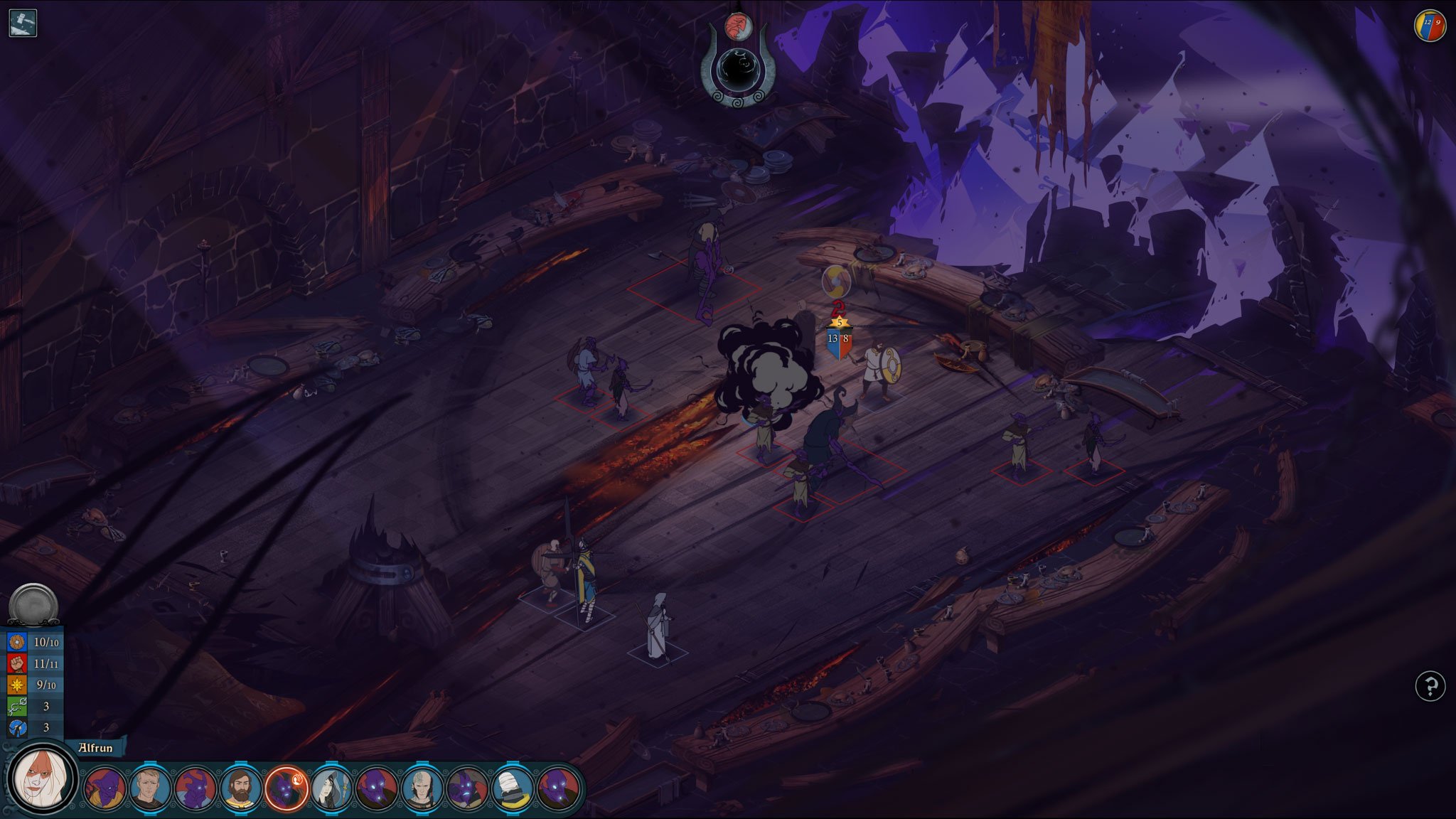
Task: Toggle selection of the bearded warrior's portrait
Action: click(240, 788)
